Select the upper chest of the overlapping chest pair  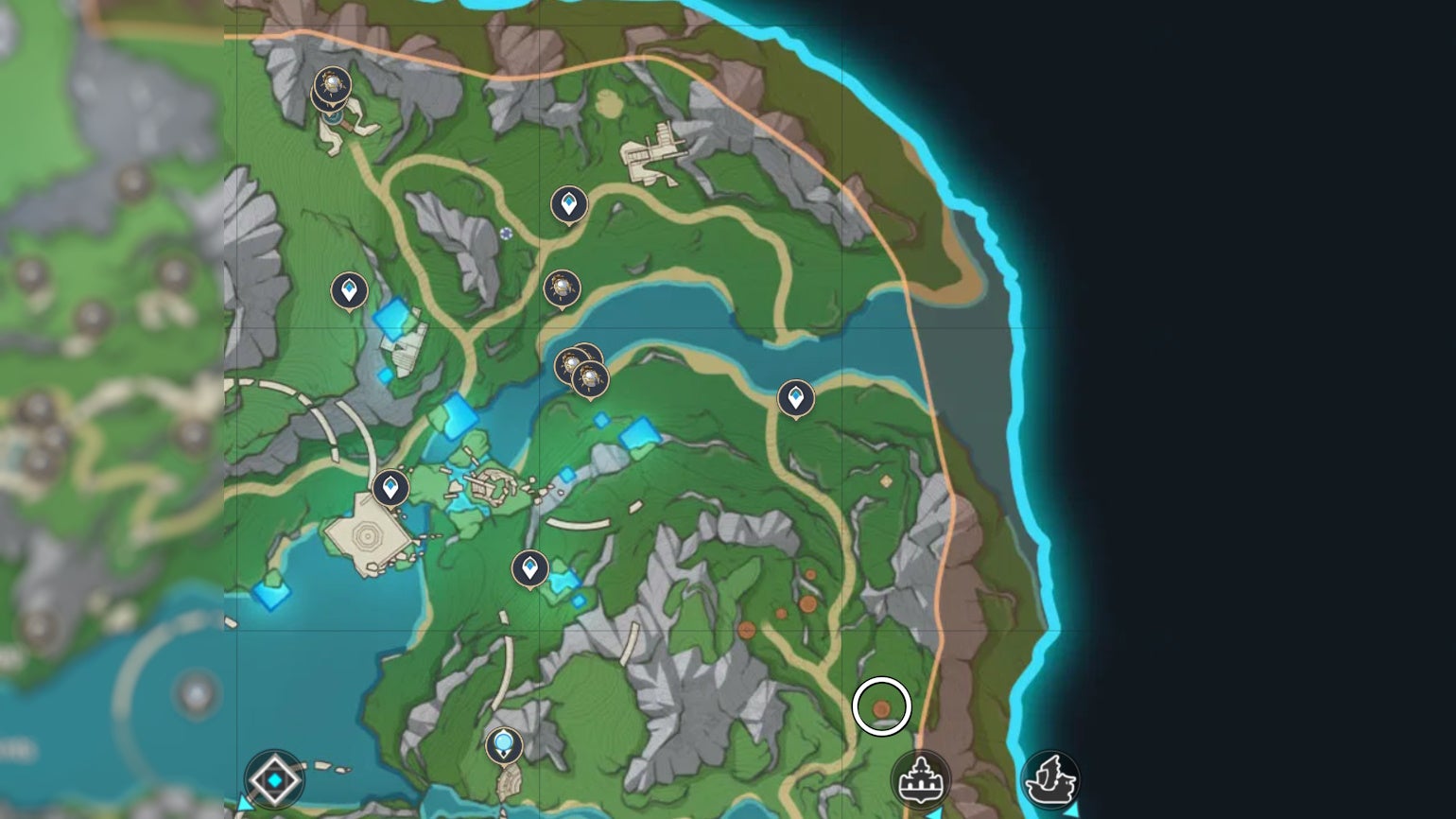pyautogui.click(x=572, y=362)
